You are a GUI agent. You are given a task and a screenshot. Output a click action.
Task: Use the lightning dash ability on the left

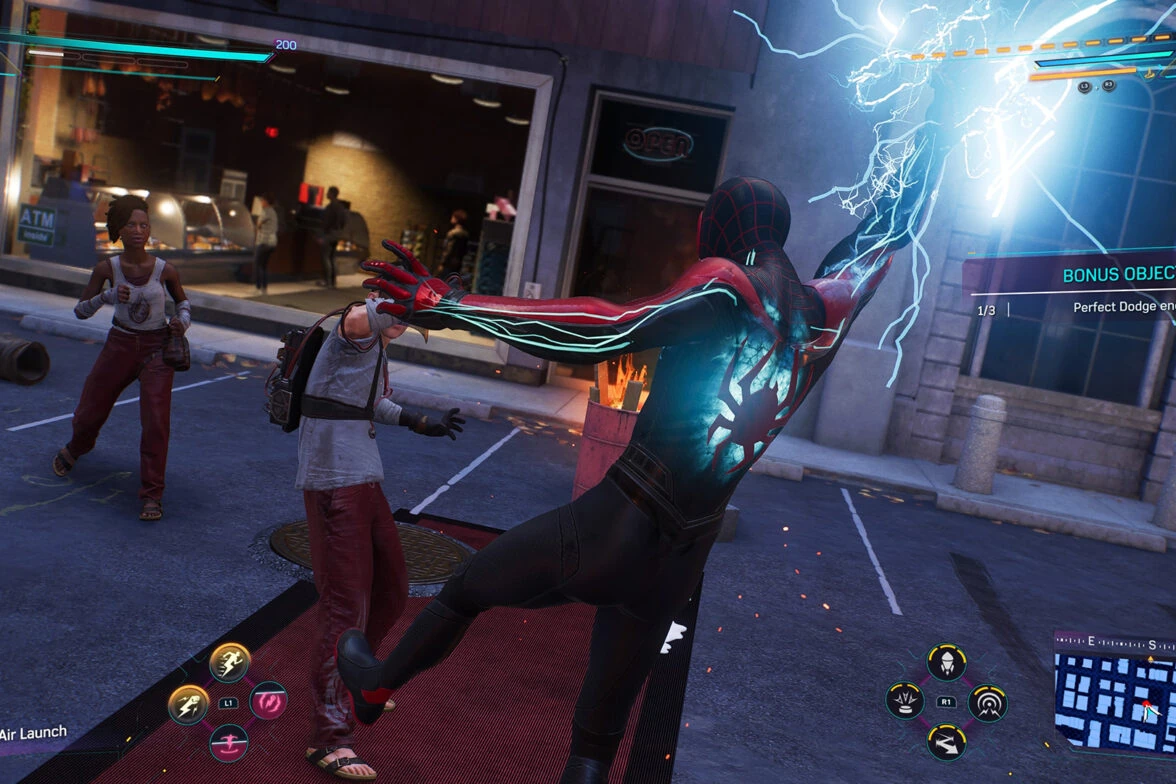[x=188, y=704]
